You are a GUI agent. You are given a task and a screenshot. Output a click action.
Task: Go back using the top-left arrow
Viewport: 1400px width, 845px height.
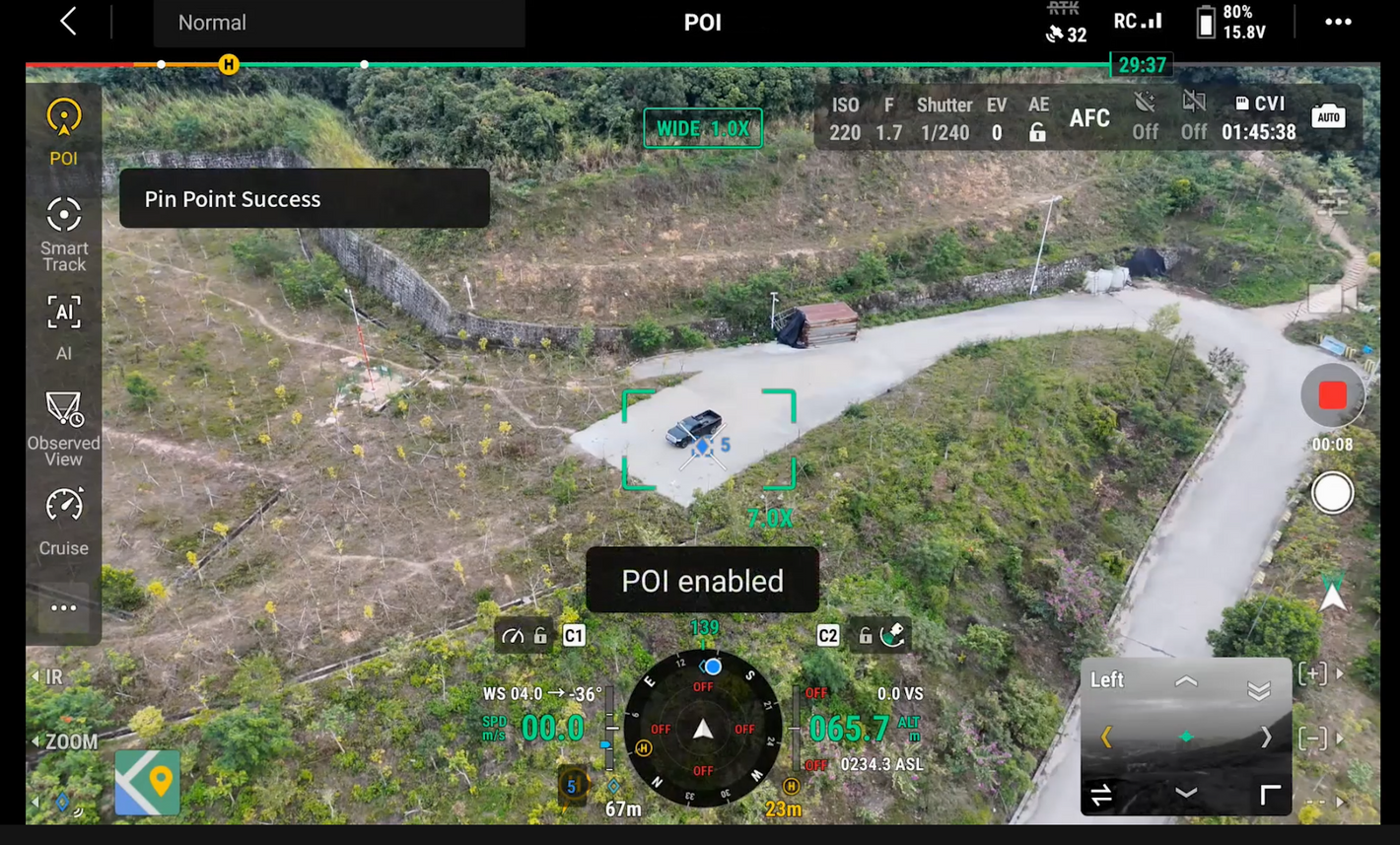click(68, 22)
